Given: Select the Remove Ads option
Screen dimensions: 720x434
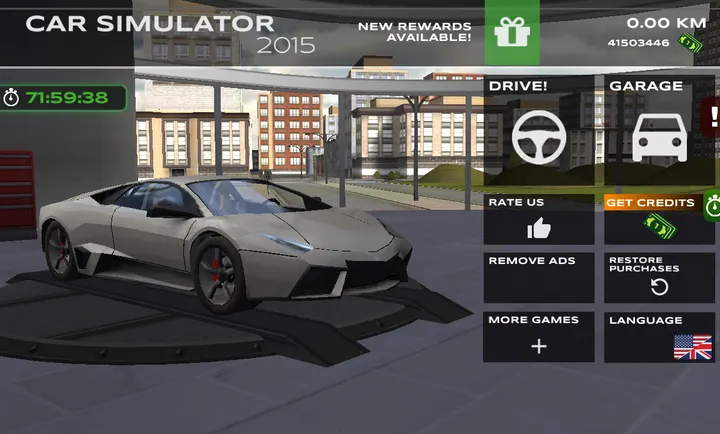Looking at the screenshot, I should [x=538, y=277].
